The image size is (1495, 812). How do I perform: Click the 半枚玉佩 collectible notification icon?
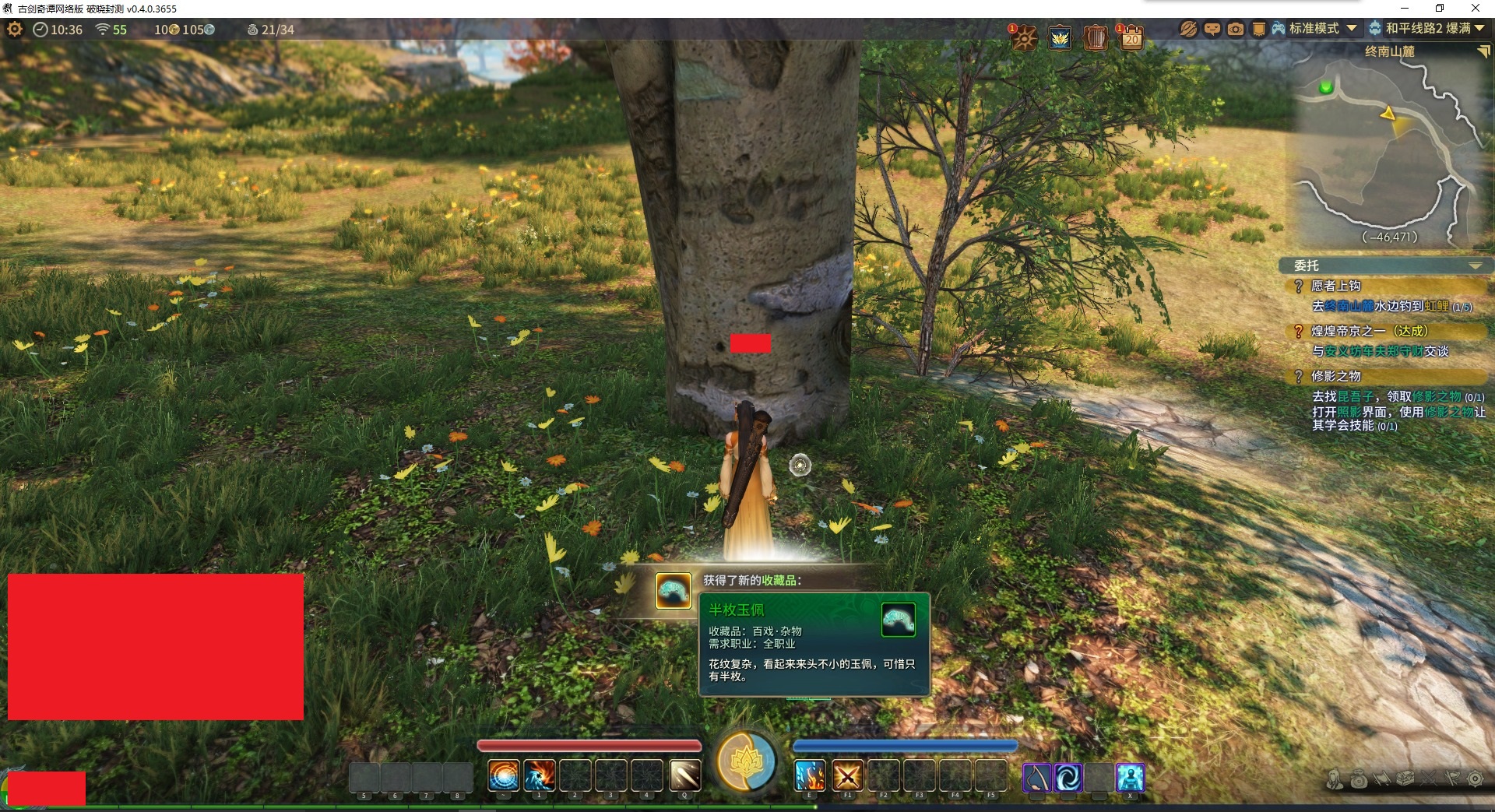point(673,591)
